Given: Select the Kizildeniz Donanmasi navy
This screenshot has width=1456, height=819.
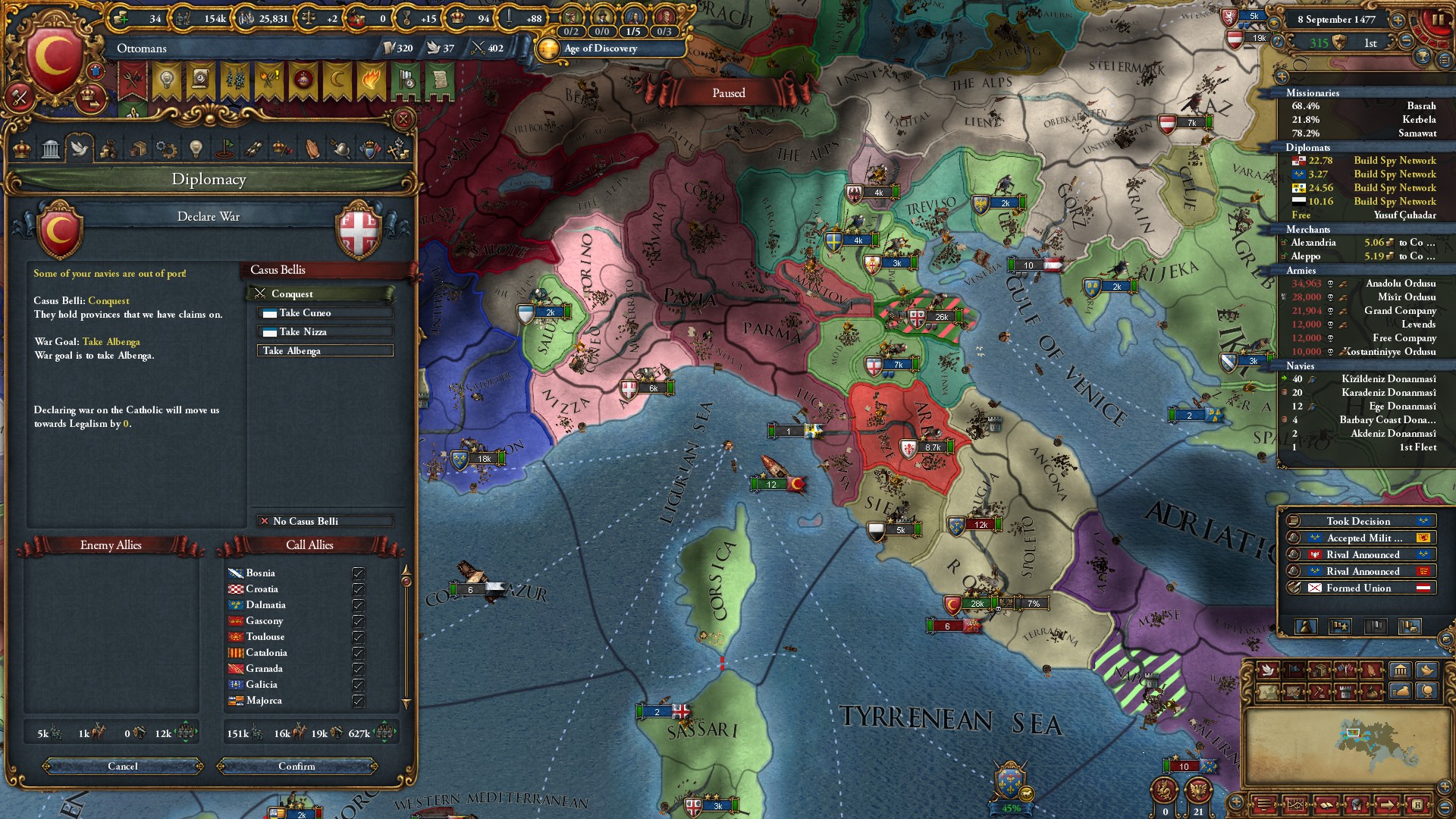Looking at the screenshot, I should 1388,379.
